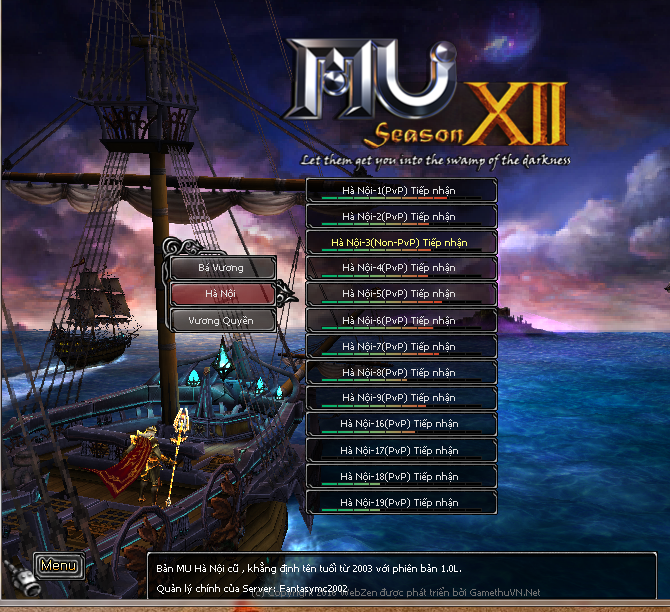
Task: Click the Hà Nội-8(PvP) server entry
Action: click(400, 372)
